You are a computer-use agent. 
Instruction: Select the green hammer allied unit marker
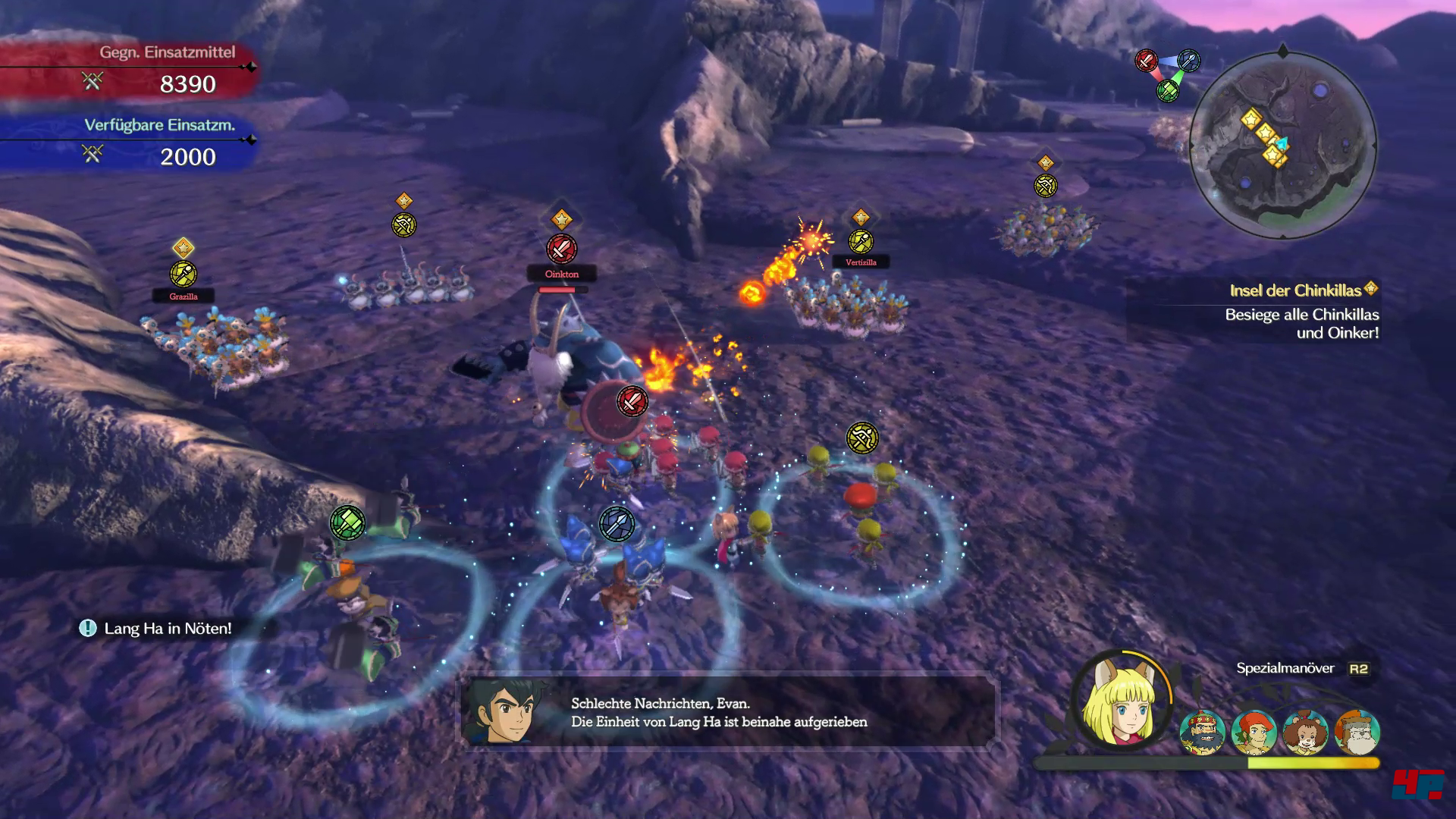[x=347, y=522]
